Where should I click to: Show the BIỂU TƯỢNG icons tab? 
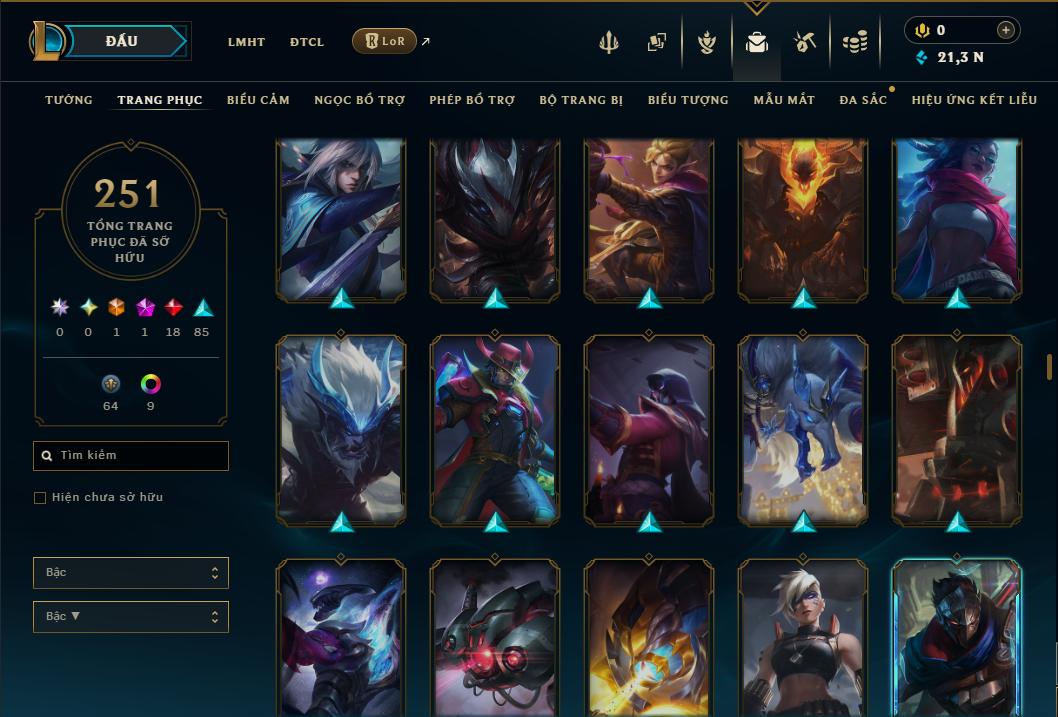point(688,100)
